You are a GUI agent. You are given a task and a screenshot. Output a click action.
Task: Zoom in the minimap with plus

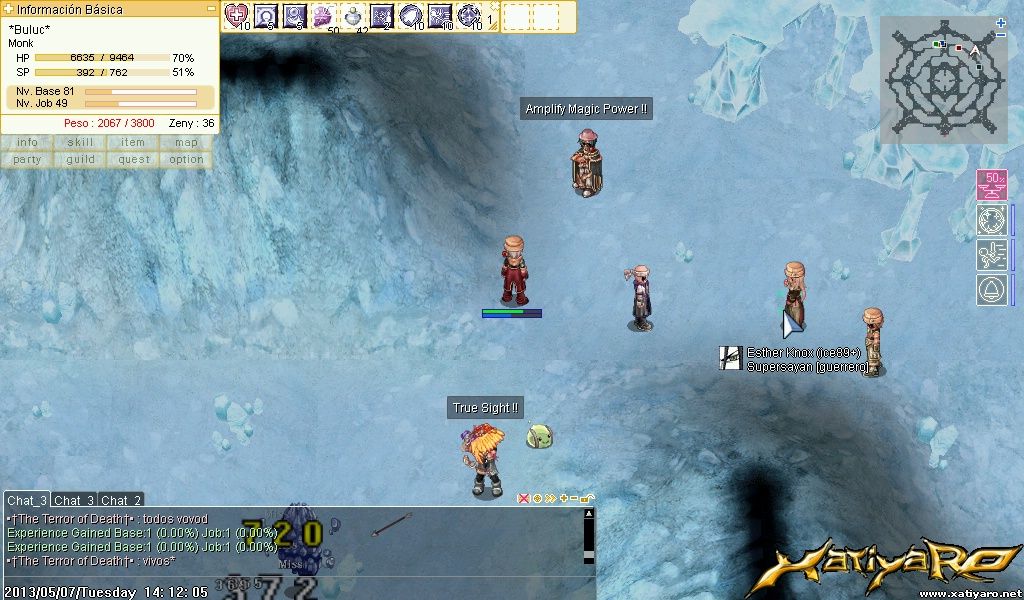(1001, 22)
